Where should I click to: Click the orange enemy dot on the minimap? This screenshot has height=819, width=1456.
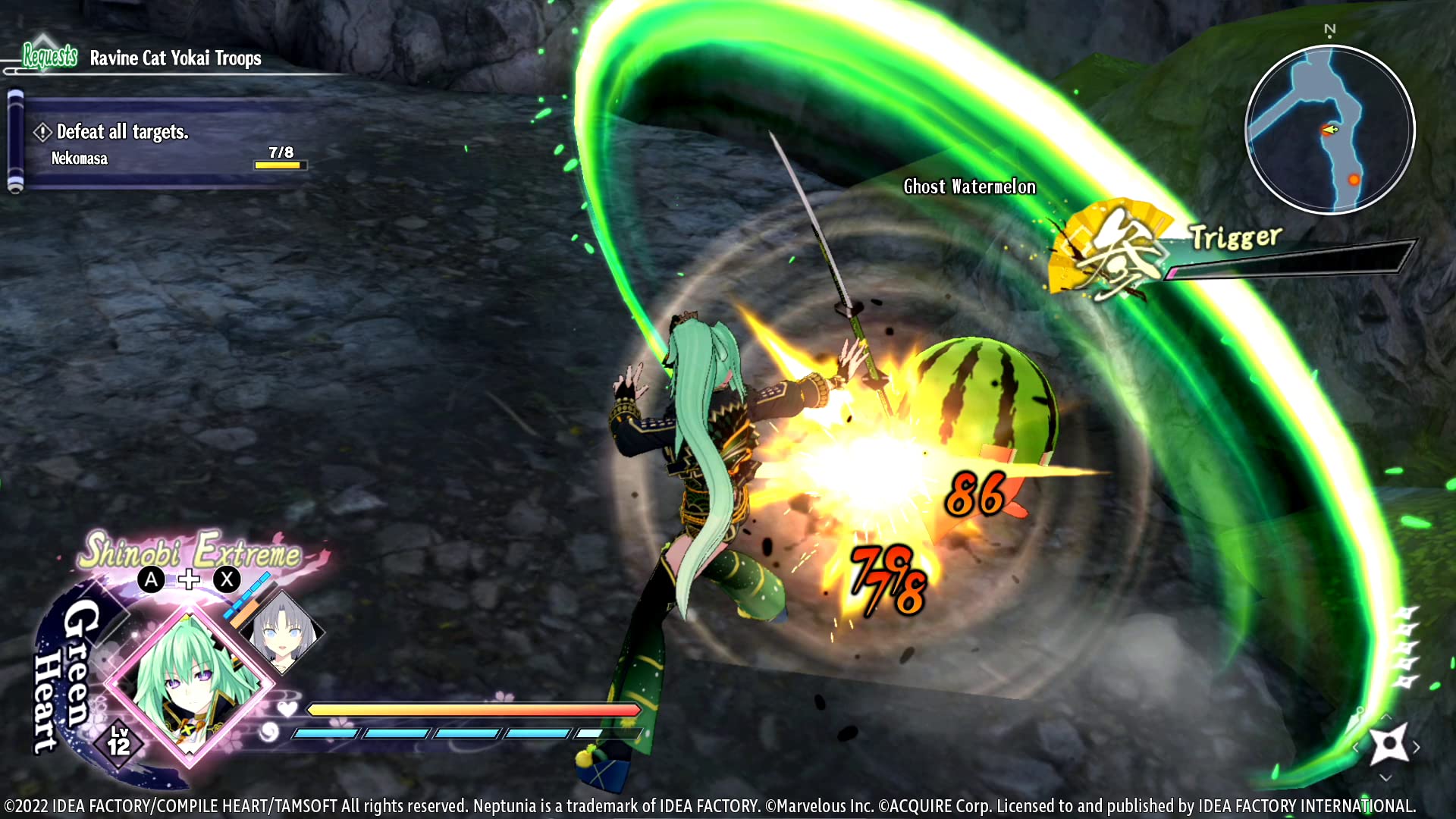pyautogui.click(x=1354, y=180)
